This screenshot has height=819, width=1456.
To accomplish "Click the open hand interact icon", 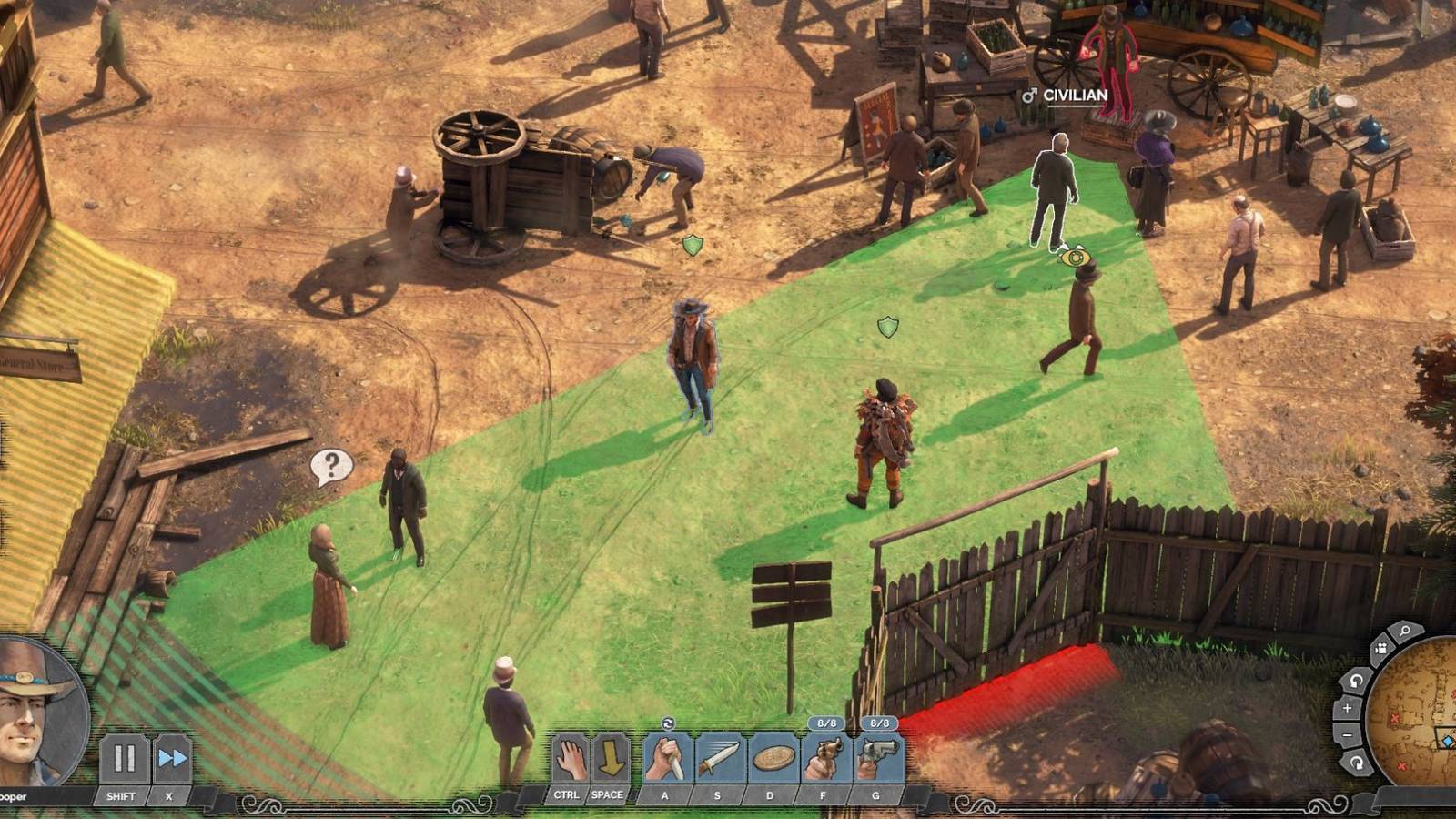I will 571,758.
